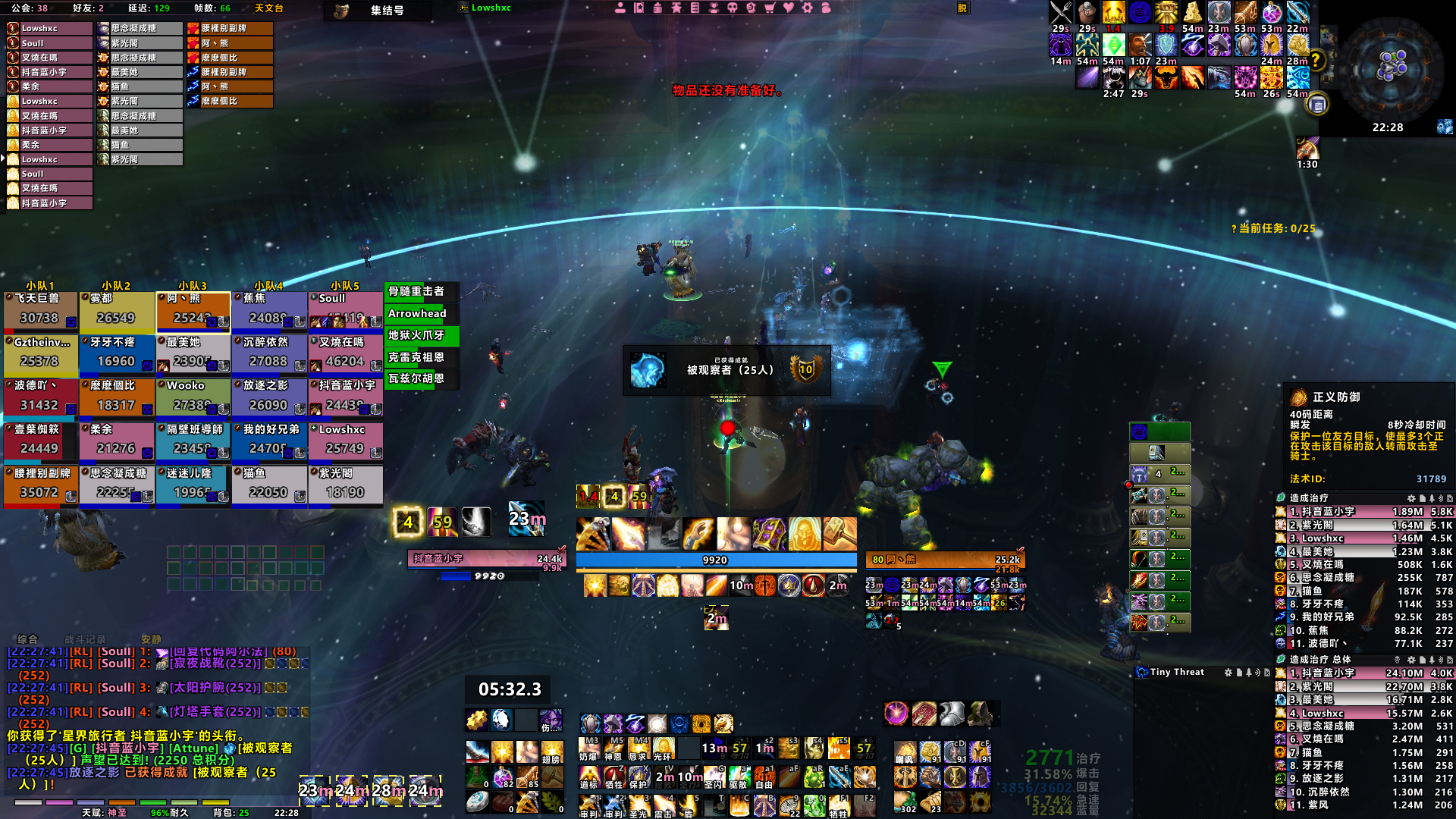Screen dimensions: 1456x819
Task: Click the circular minimap
Action: point(1391,67)
